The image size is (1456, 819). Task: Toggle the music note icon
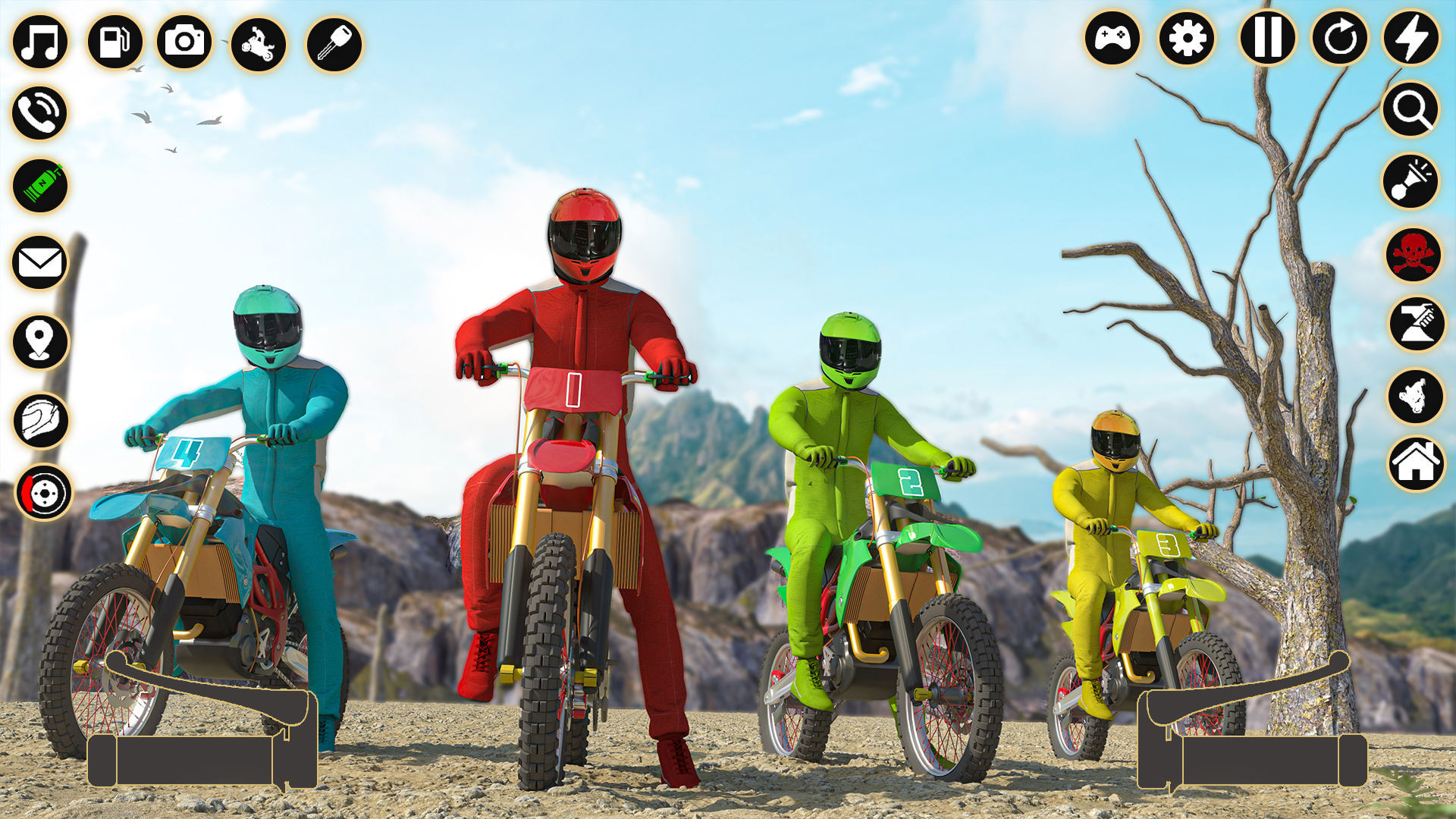[x=39, y=43]
